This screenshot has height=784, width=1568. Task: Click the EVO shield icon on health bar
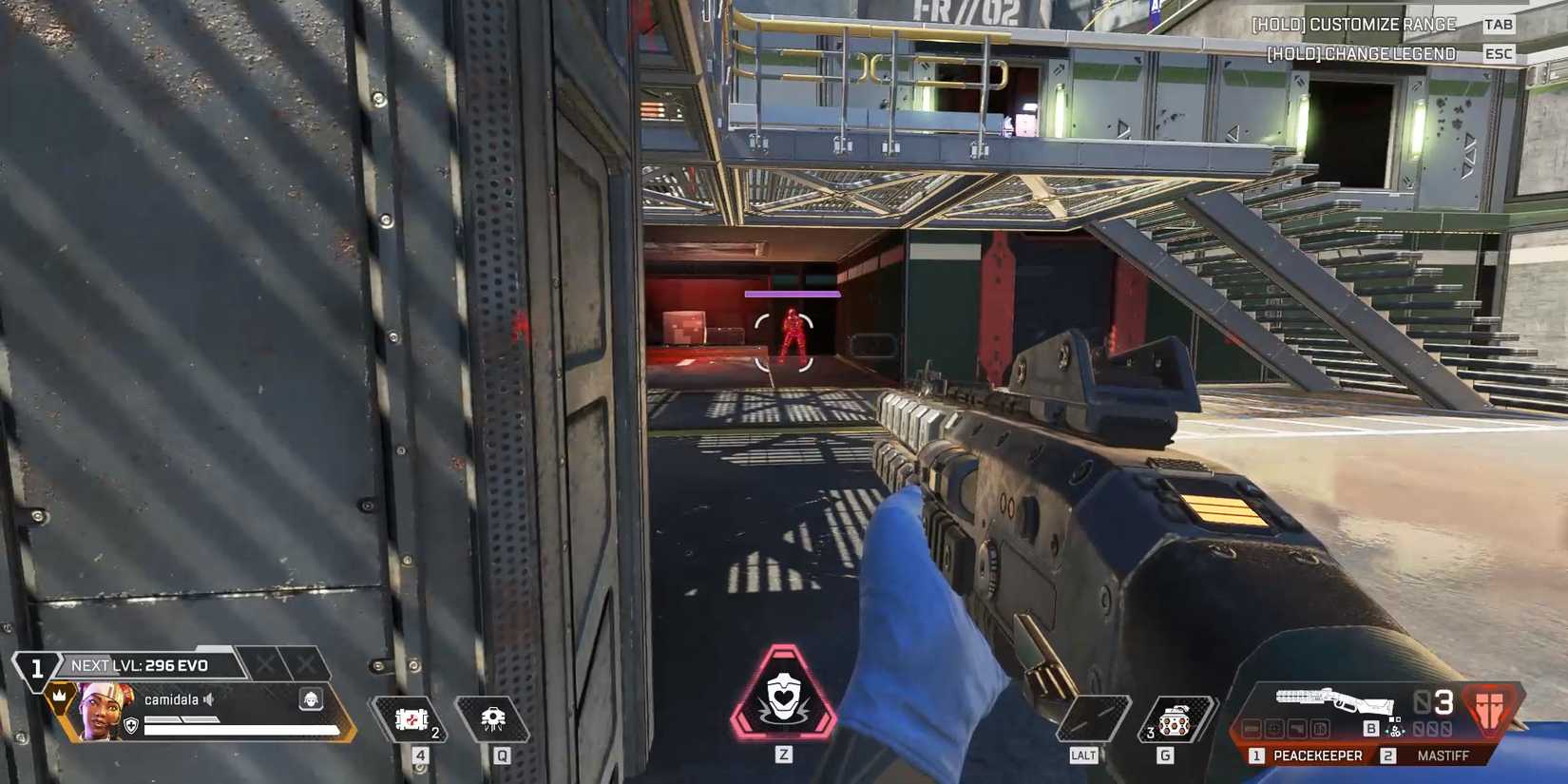[131, 726]
